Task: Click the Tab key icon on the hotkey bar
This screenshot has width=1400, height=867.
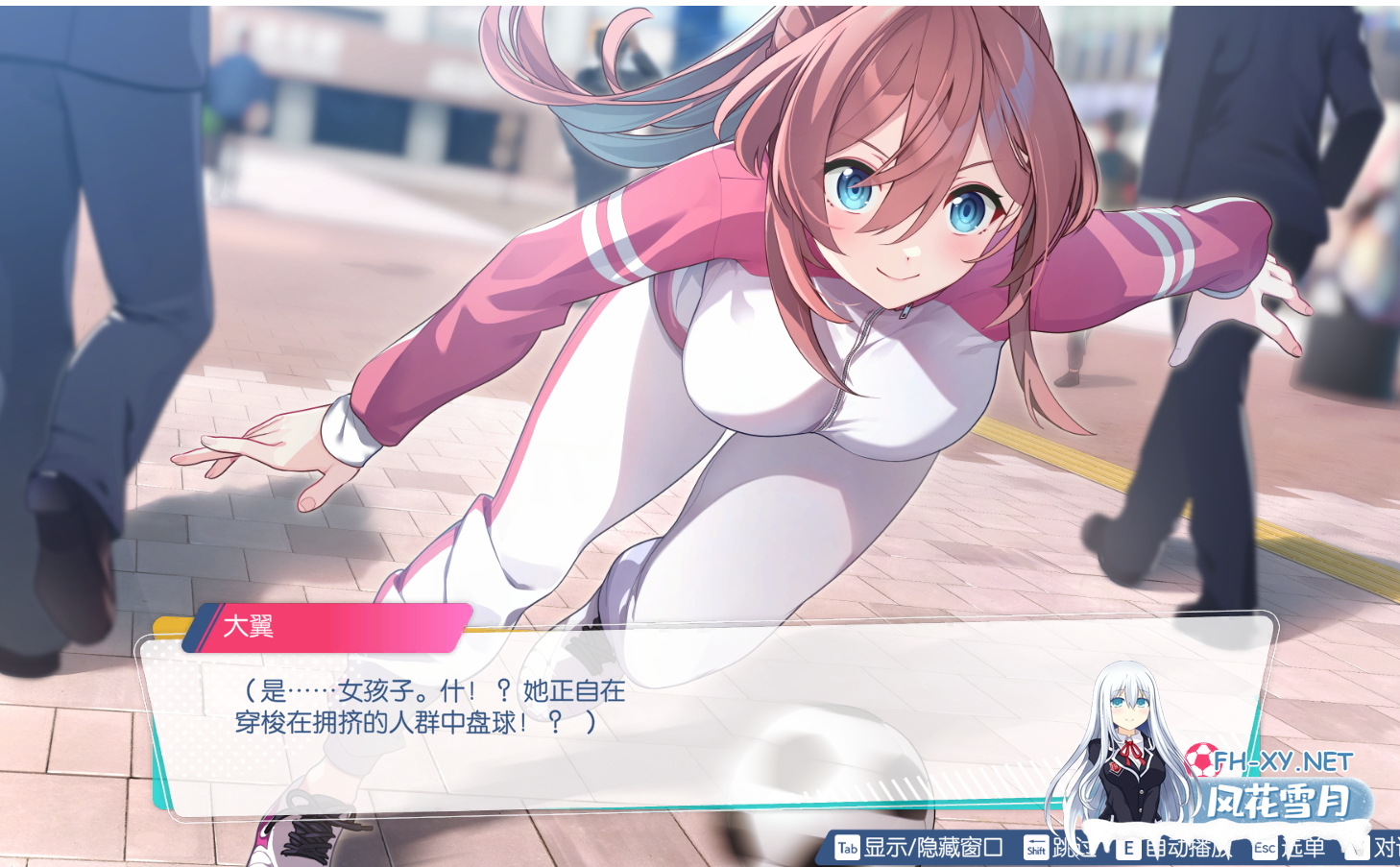Action: click(x=846, y=849)
